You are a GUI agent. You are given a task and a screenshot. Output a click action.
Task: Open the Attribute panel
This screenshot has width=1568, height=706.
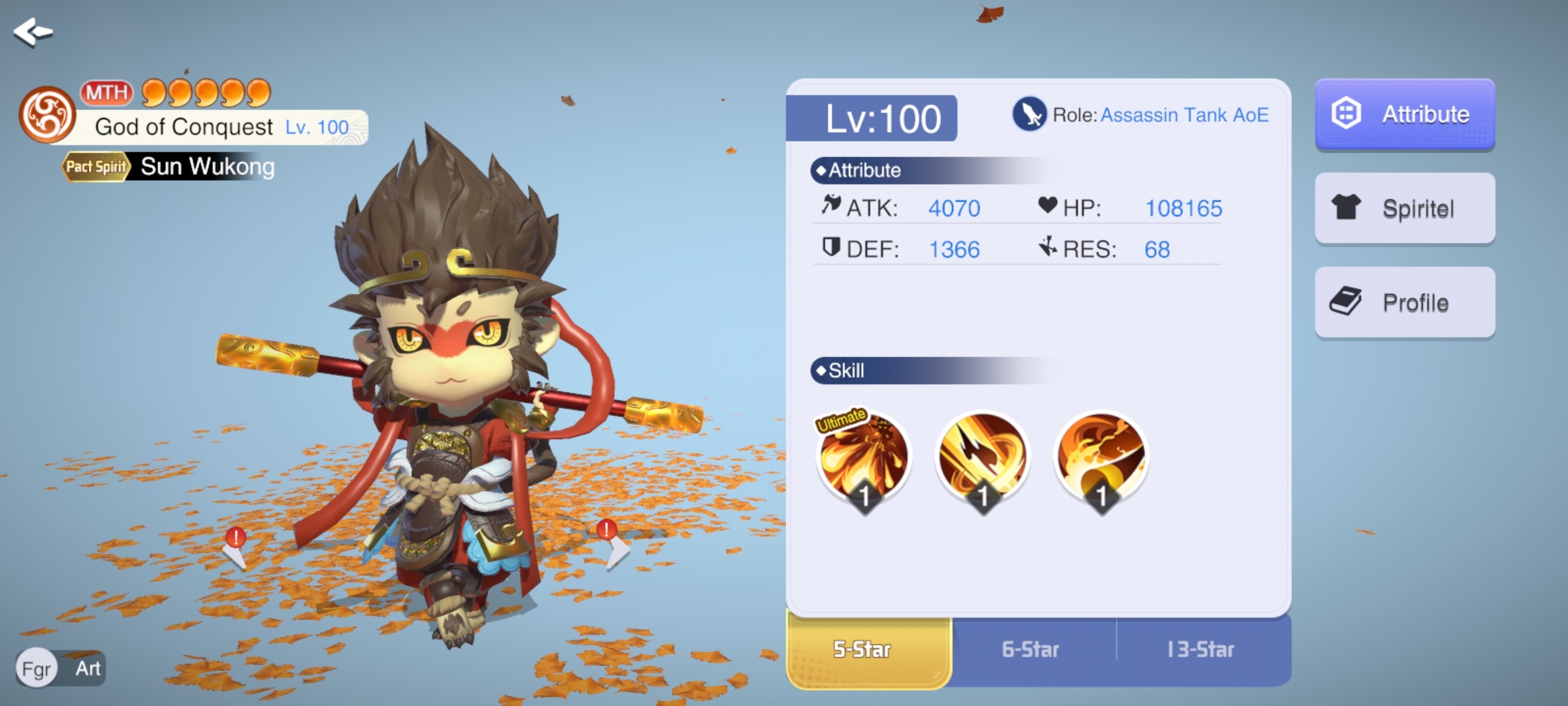1405,114
